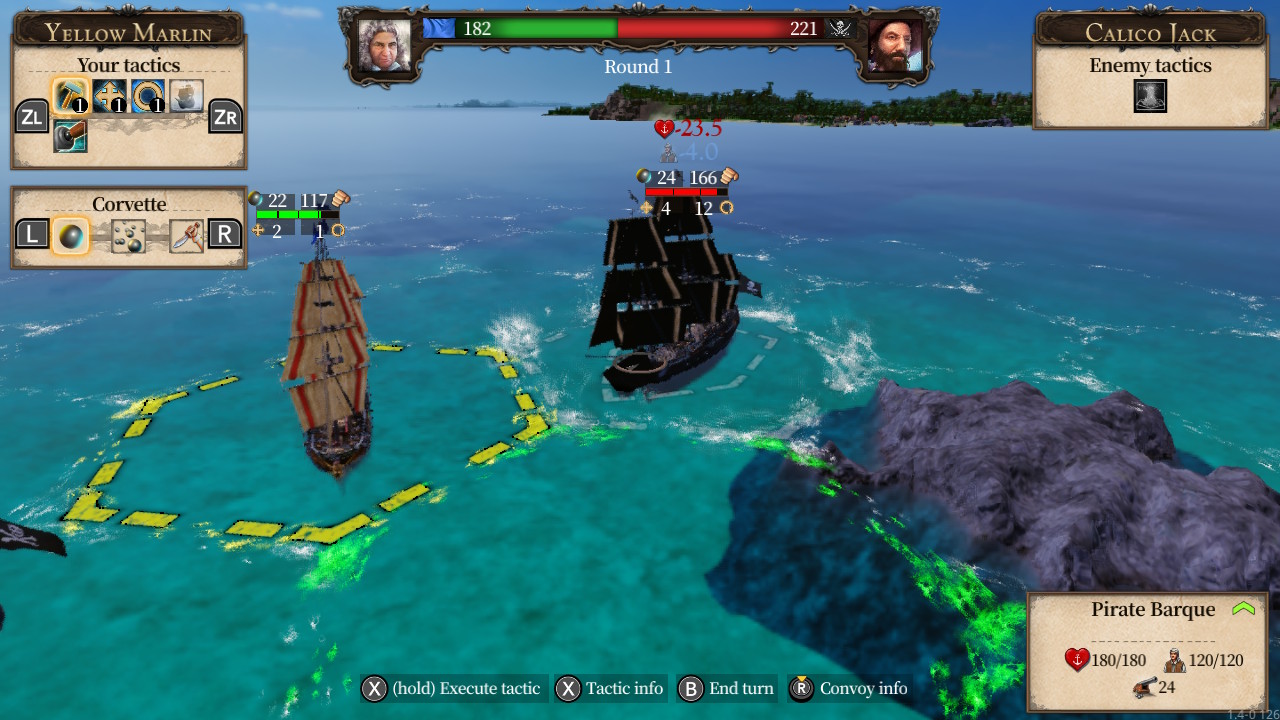
Task: Select the turn maneuver tactic
Action: click(147, 95)
